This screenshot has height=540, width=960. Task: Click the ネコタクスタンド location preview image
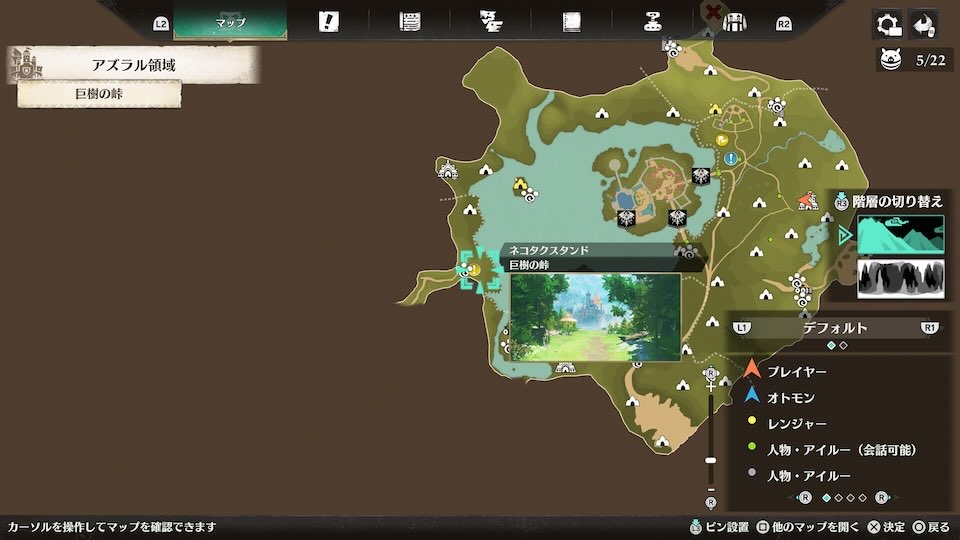[595, 317]
